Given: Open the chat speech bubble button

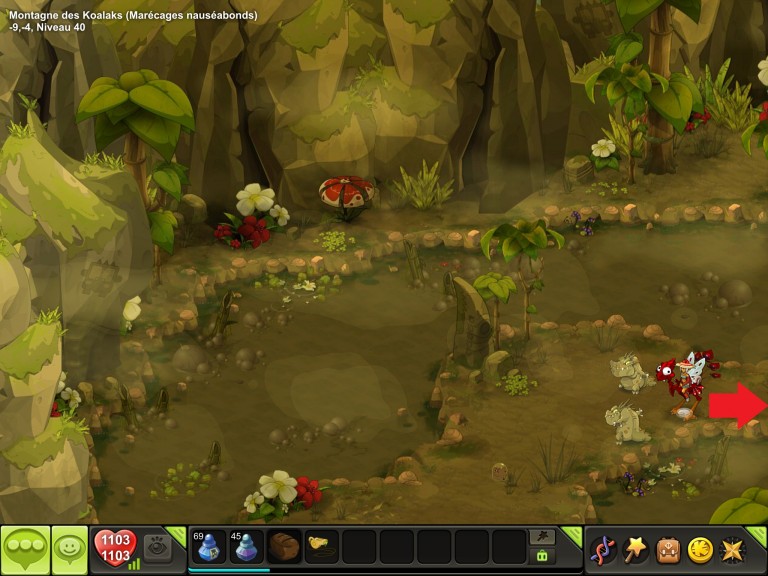Looking at the screenshot, I should 25,548.
